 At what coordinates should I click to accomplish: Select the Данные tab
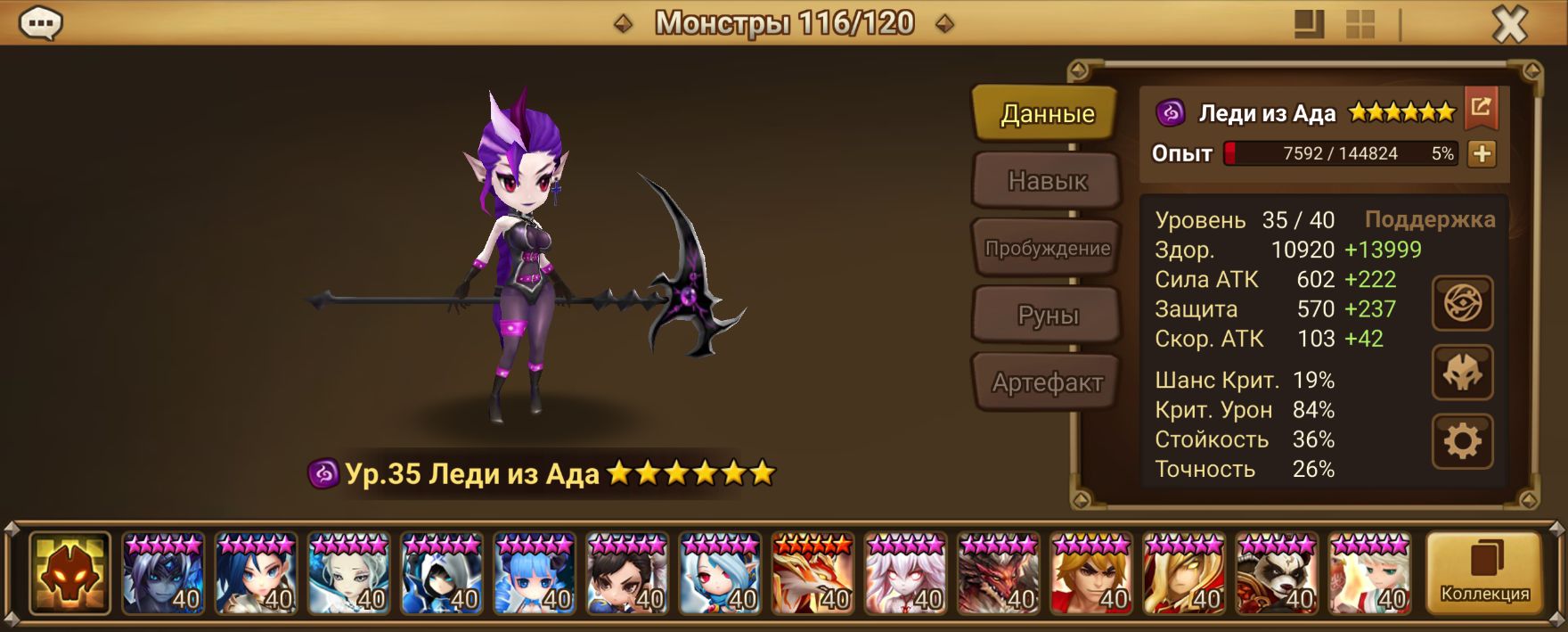pos(1047,113)
